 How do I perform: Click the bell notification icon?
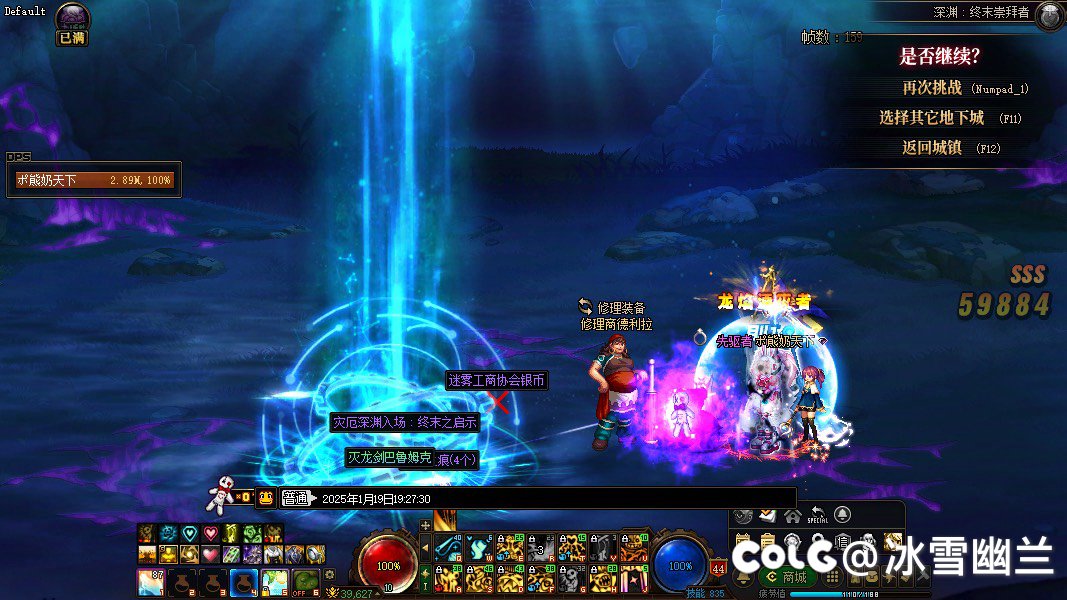843,515
